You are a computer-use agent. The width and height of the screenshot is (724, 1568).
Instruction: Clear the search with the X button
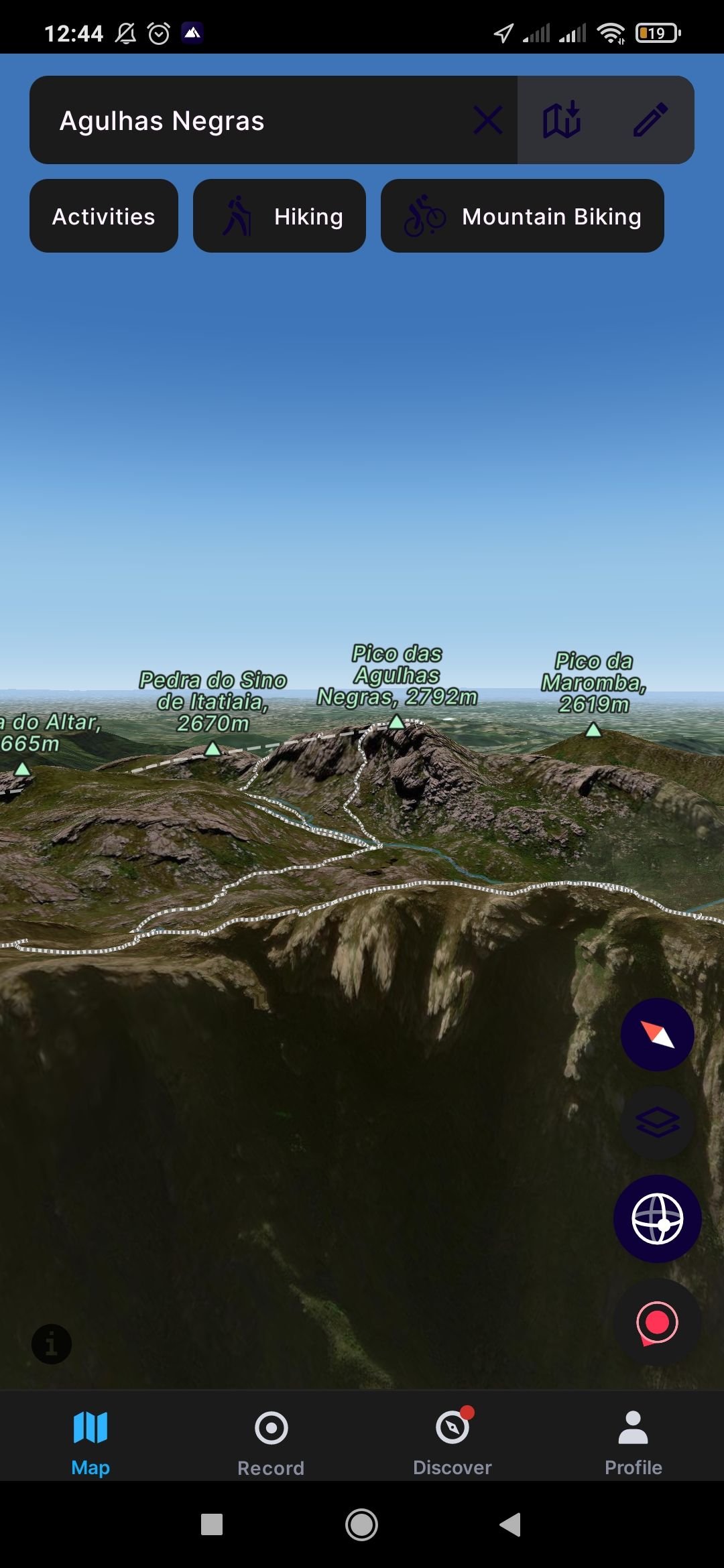point(487,121)
